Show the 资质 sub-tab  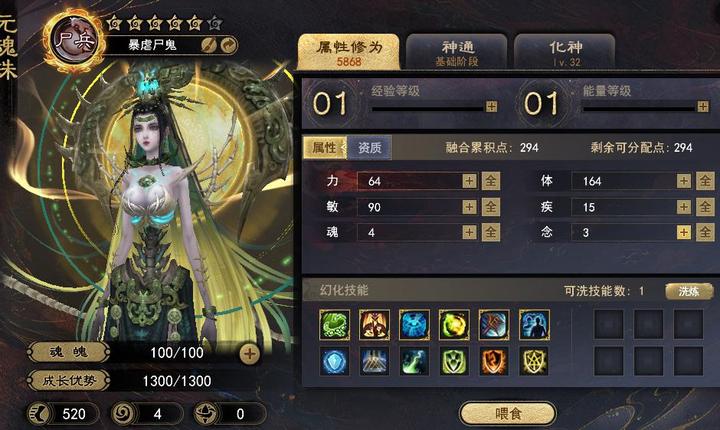click(371, 148)
